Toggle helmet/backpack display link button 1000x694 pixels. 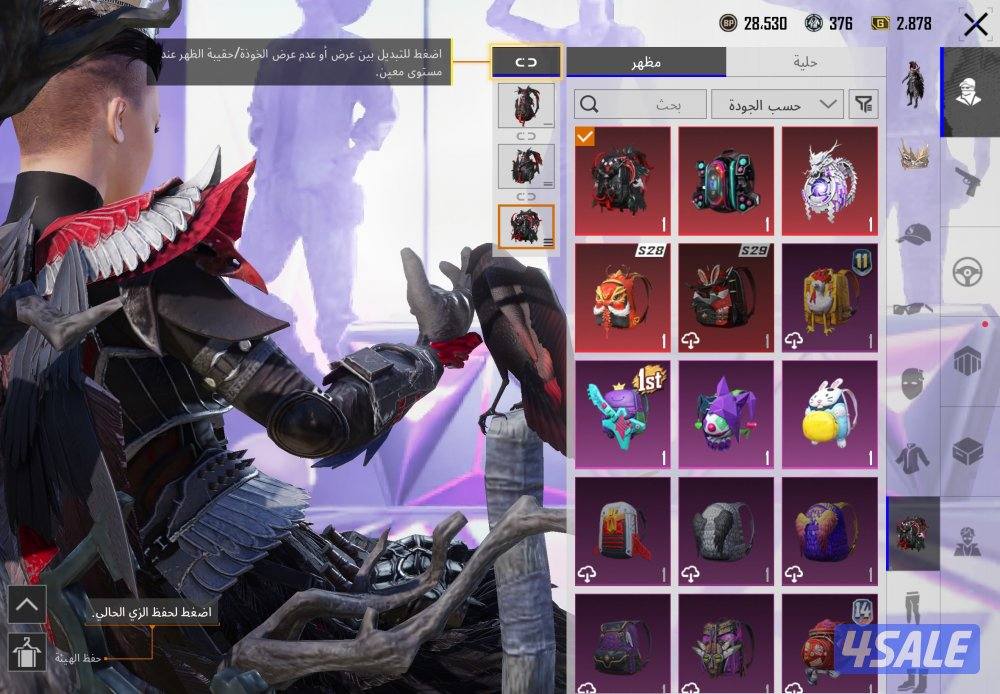[x=526, y=62]
